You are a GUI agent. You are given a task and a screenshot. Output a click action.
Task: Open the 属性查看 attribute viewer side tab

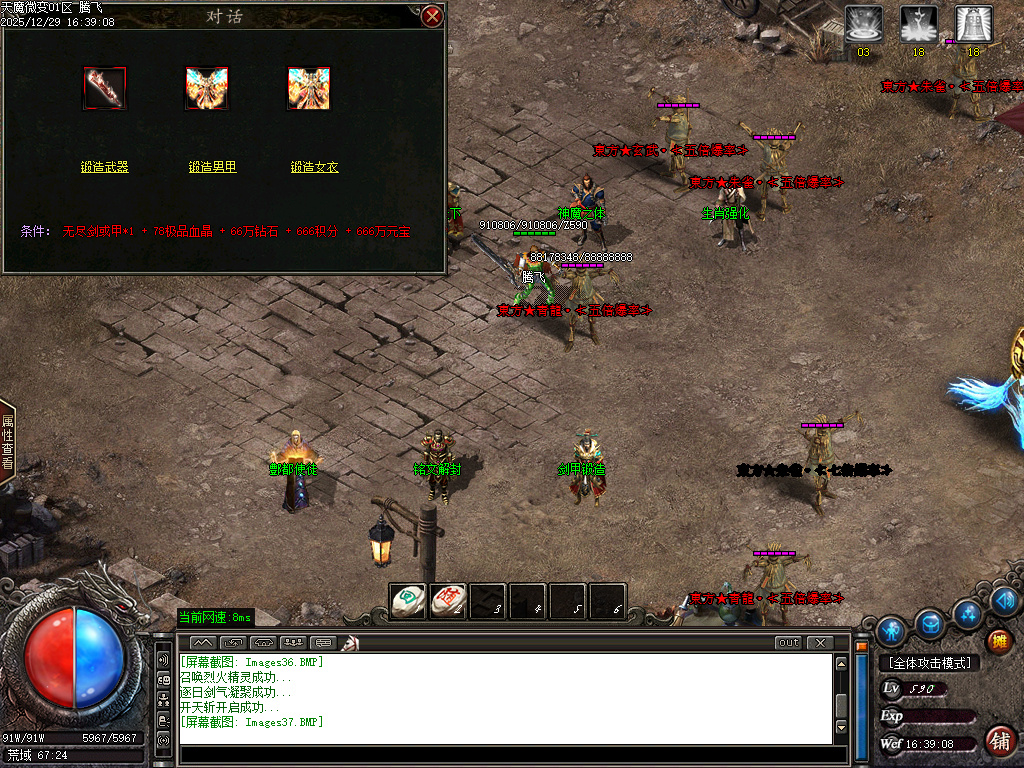(x=7, y=442)
